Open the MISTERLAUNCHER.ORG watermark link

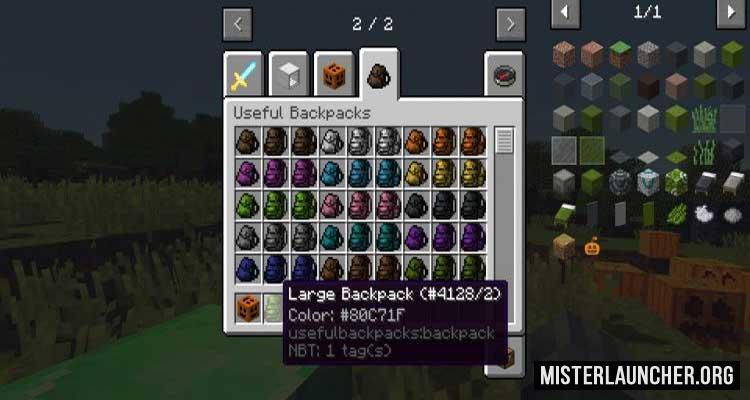click(639, 376)
